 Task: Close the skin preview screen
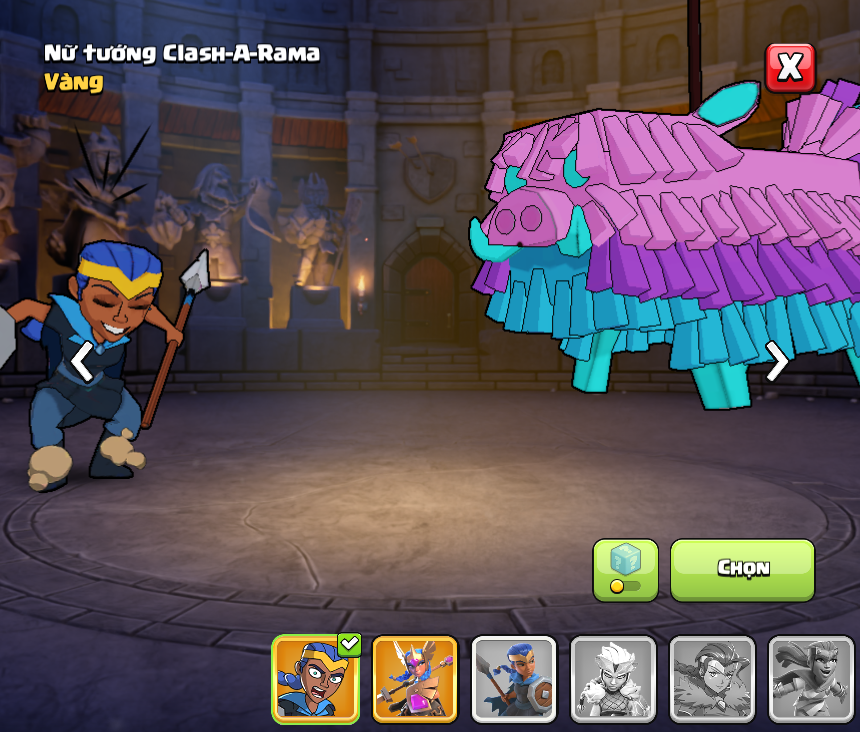point(790,68)
